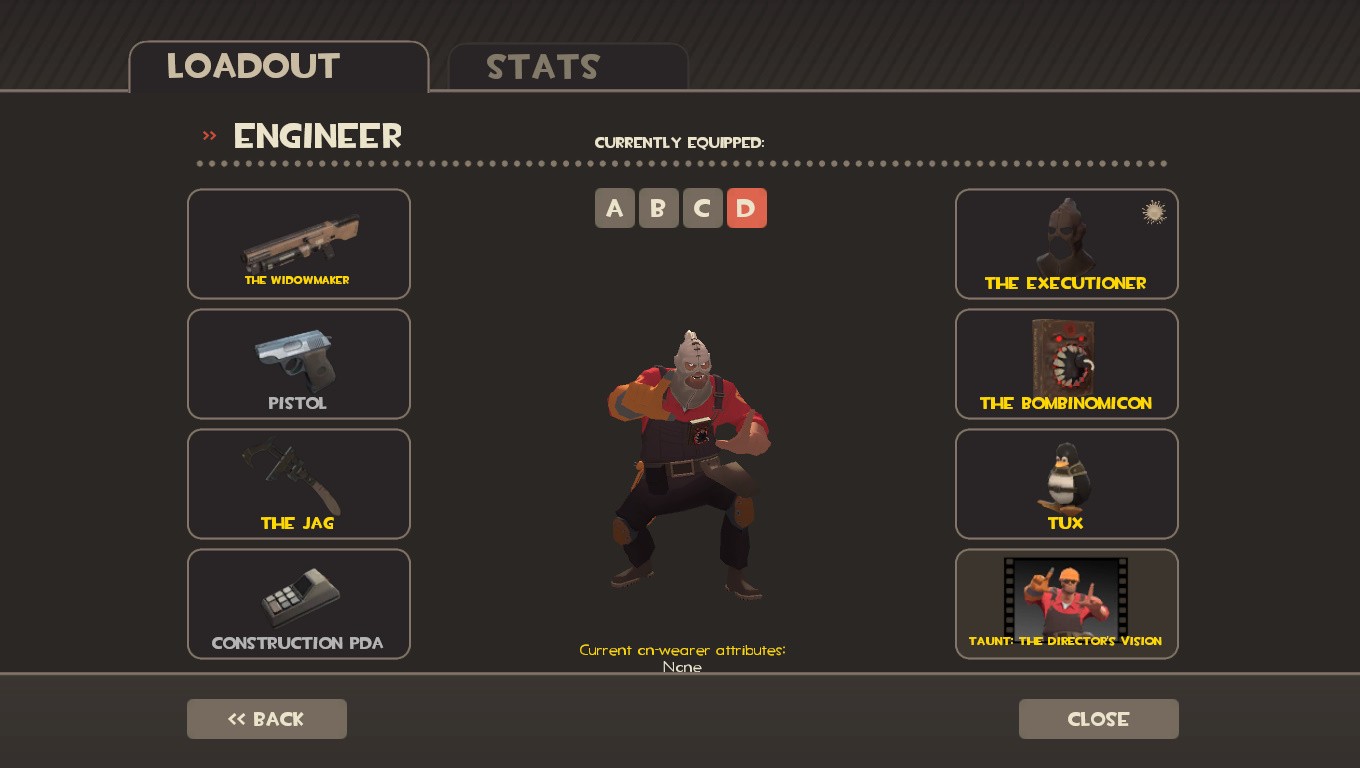Select the Tux cosmetic slot

(x=1066, y=483)
